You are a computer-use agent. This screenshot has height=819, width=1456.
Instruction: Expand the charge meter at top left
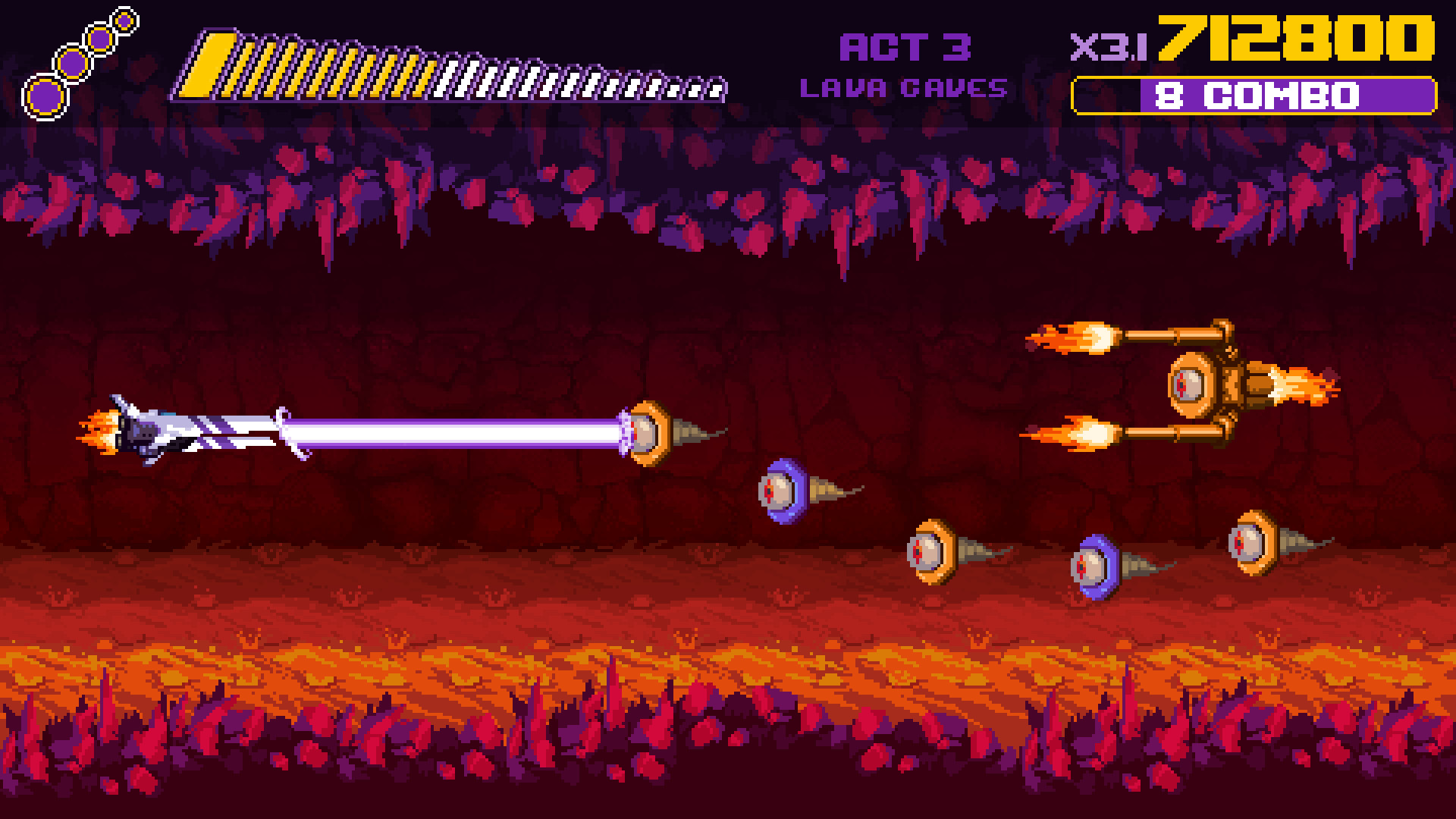click(x=455, y=64)
